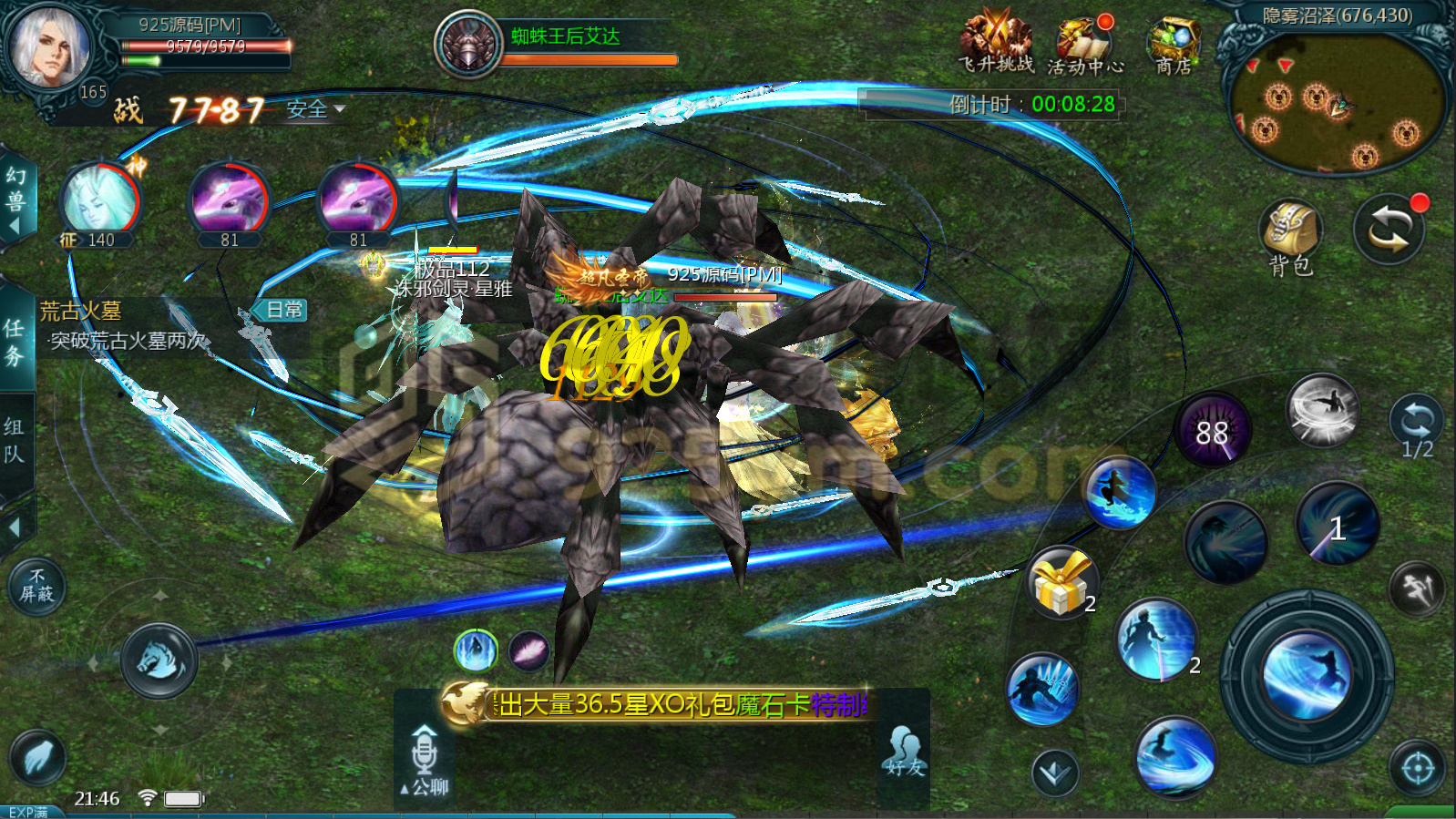Toggle the 不屏蔽 display filter button

(37, 585)
